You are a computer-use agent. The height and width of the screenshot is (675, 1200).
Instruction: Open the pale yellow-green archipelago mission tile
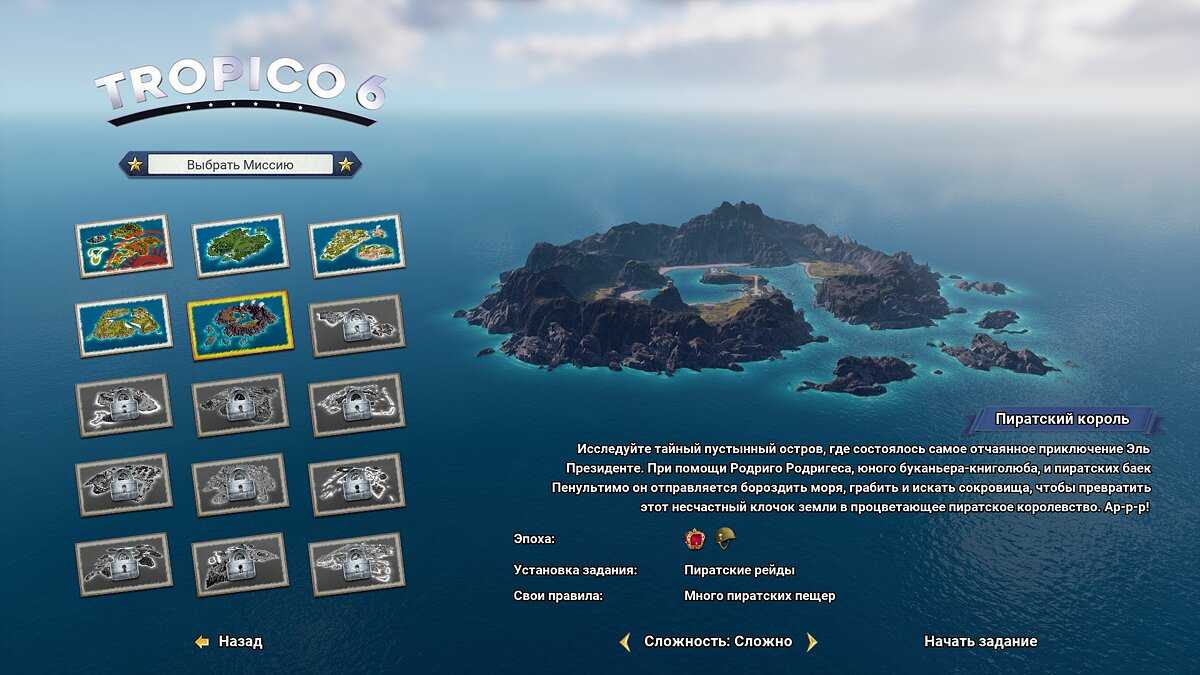356,246
